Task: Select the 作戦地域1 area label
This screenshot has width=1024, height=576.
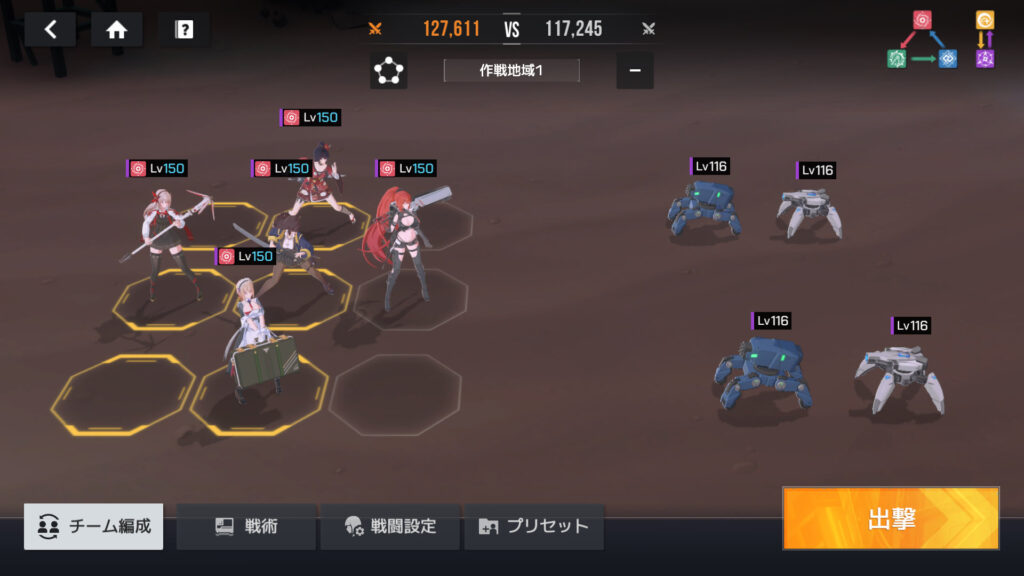Action: coord(511,70)
